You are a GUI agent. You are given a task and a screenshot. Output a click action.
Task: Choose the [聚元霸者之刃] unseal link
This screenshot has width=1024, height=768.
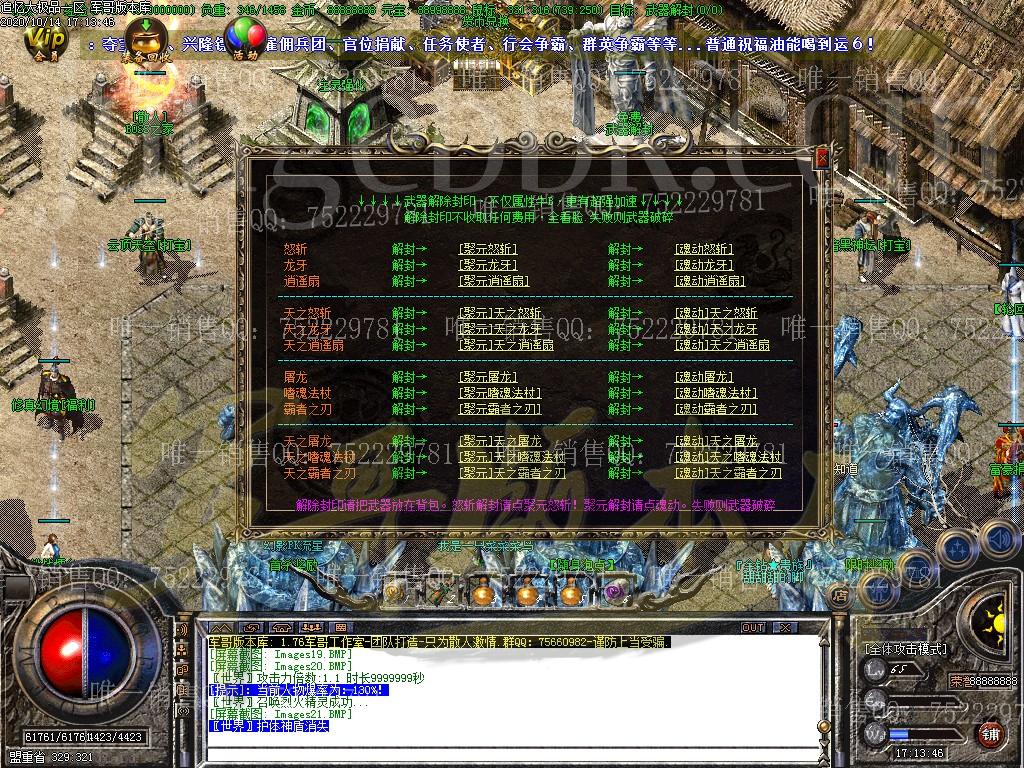pyautogui.click(x=500, y=409)
